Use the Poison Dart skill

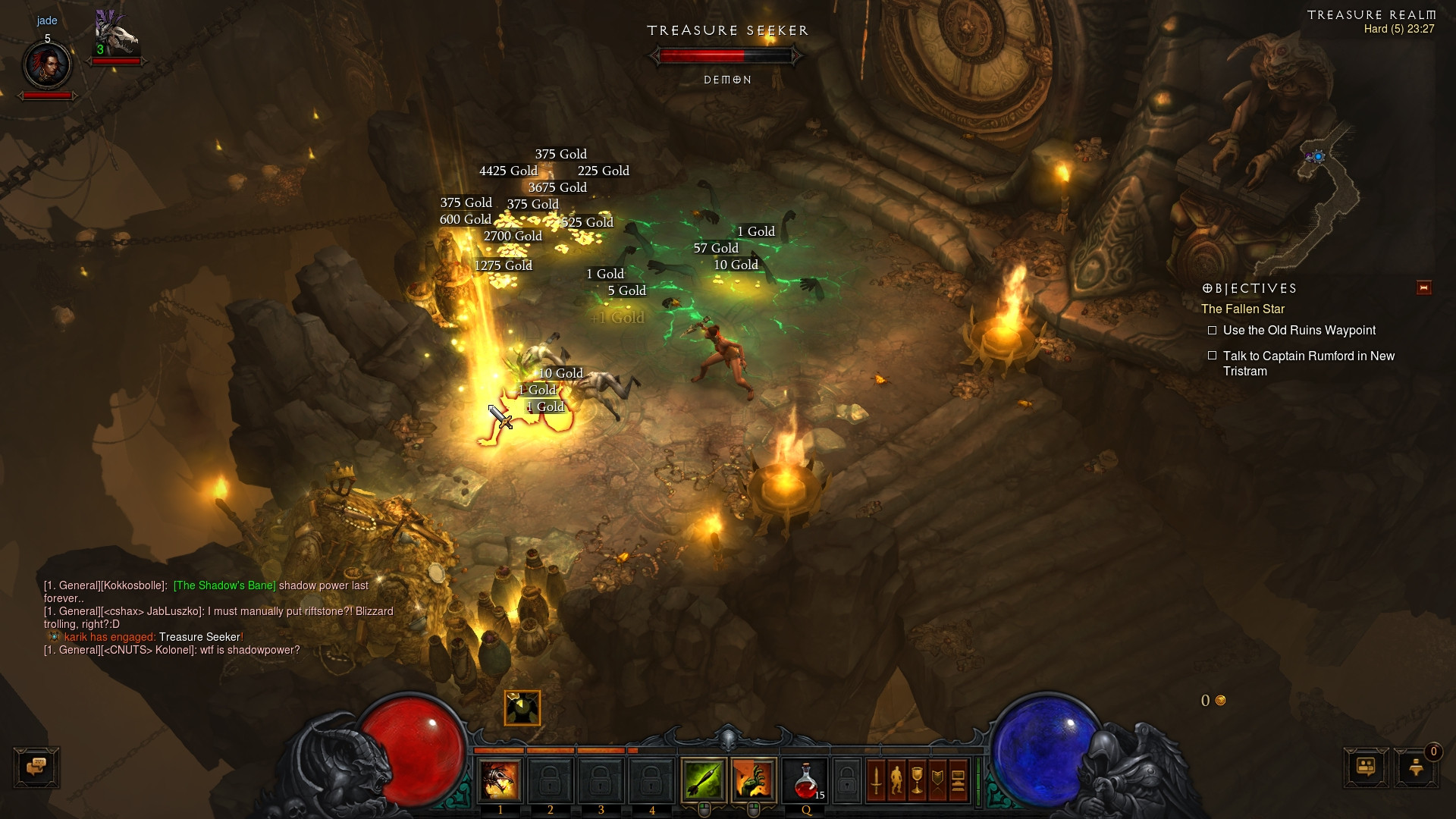[x=703, y=780]
